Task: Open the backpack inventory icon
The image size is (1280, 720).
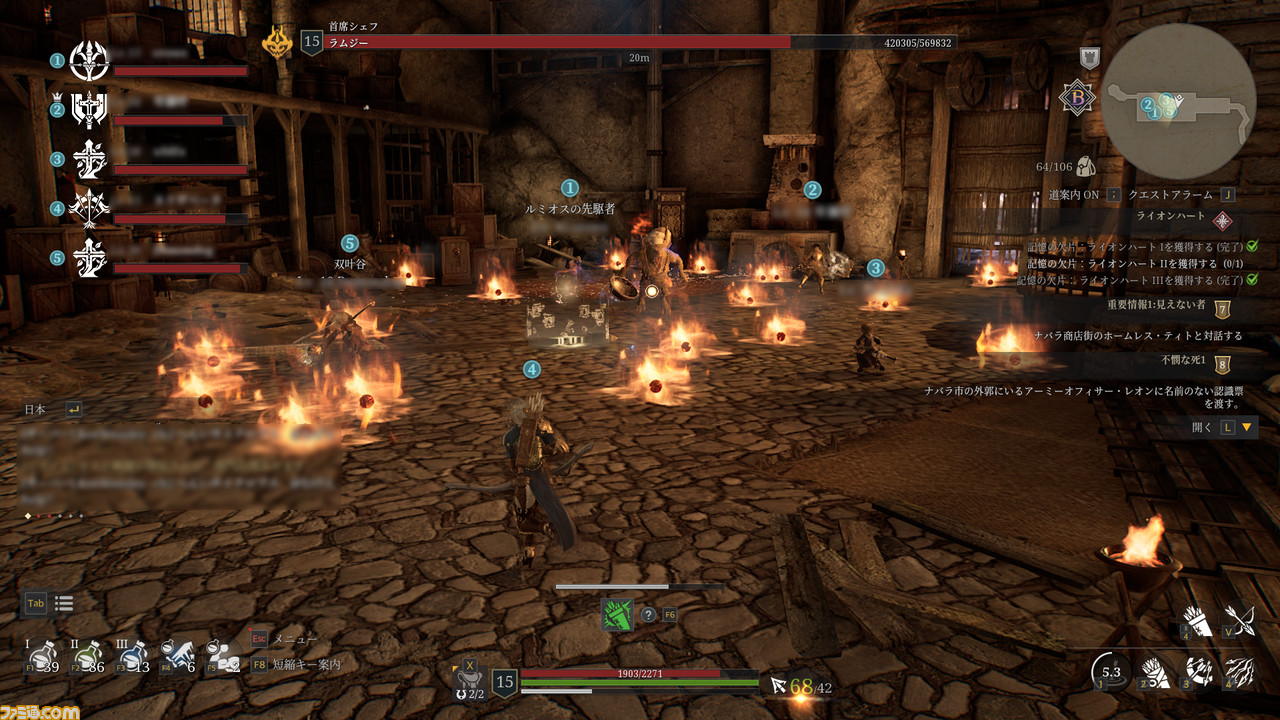Action: 1085,165
